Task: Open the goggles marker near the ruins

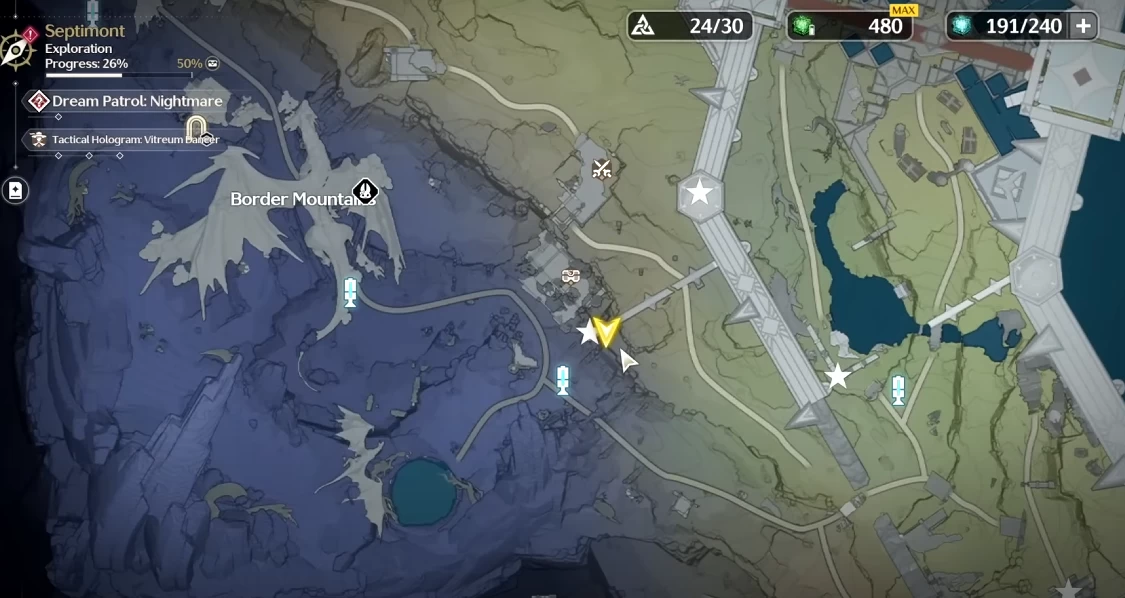Action: pos(571,276)
